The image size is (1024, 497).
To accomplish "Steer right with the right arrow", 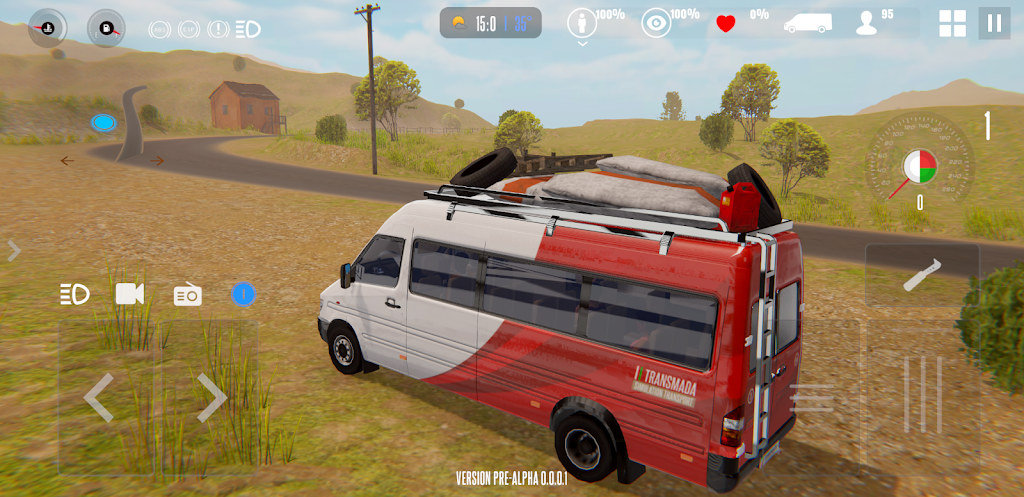I will [211, 398].
